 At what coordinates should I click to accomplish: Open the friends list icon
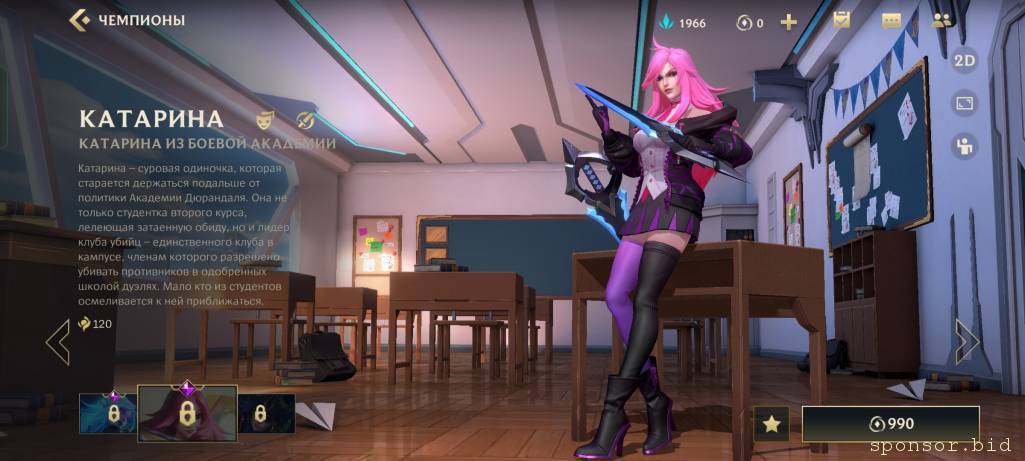tap(941, 20)
